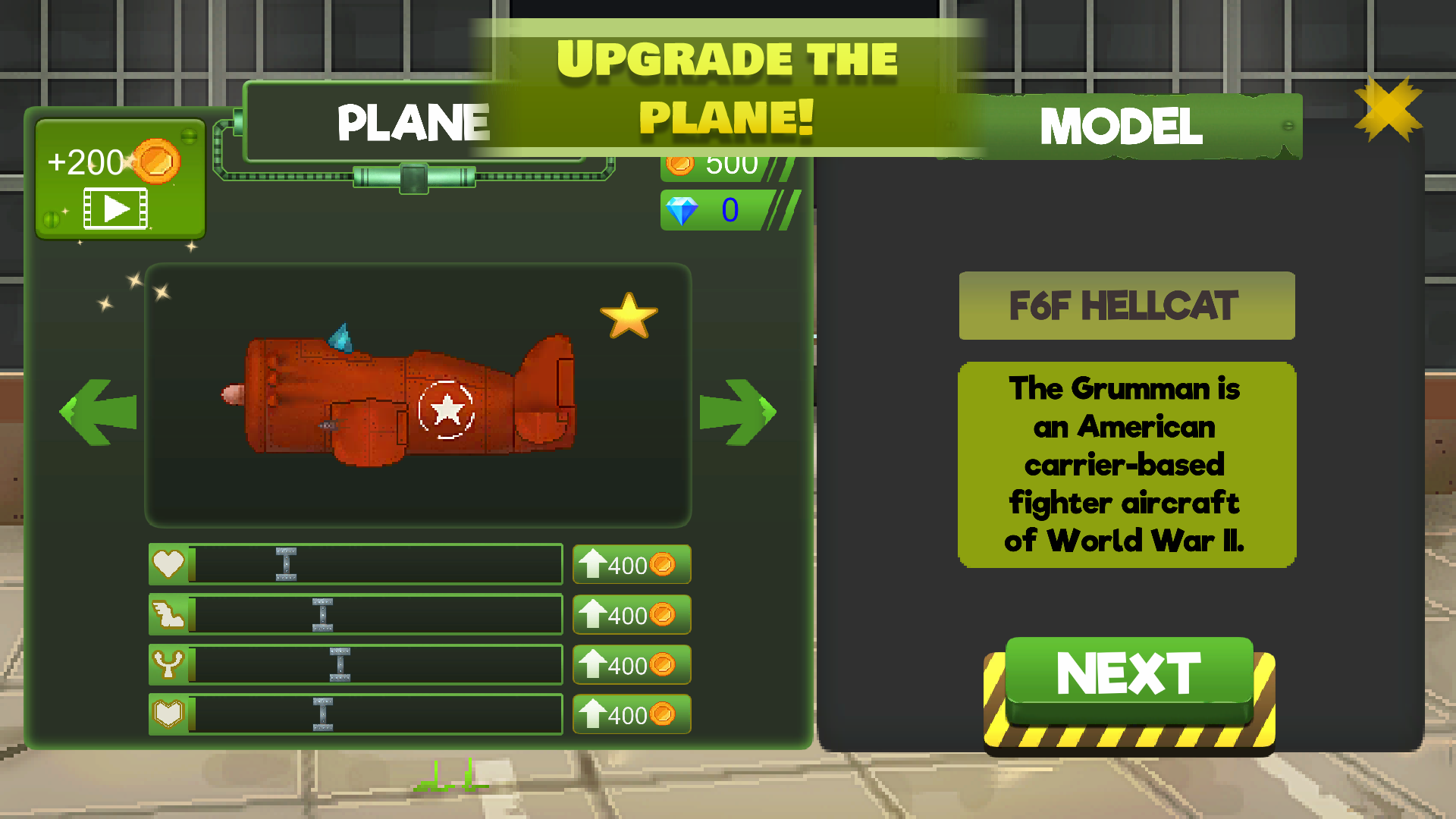Image resolution: width=1456 pixels, height=819 pixels.
Task: Select the speed wing stat icon
Action: click(170, 614)
